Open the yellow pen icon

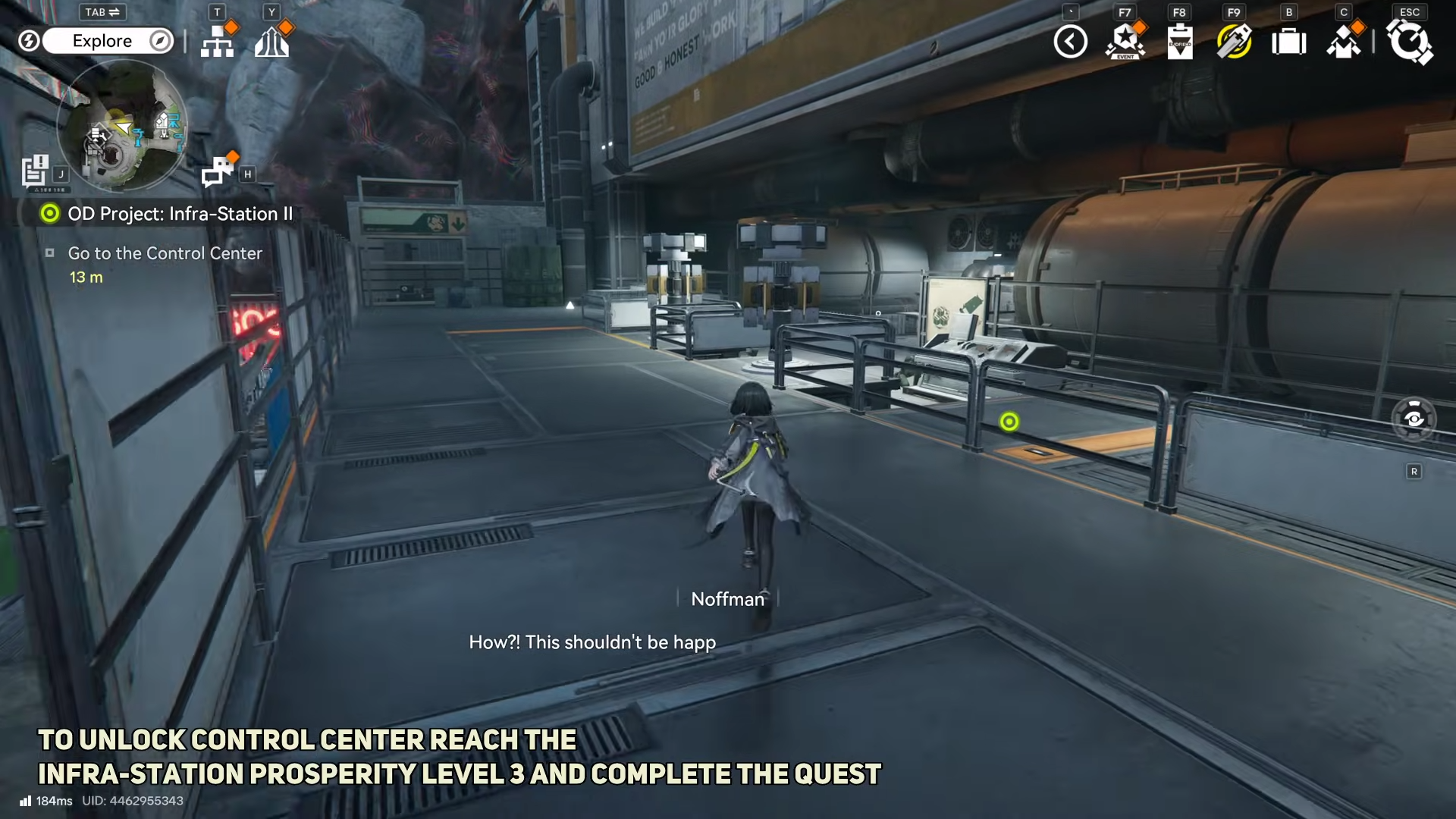tap(1234, 42)
